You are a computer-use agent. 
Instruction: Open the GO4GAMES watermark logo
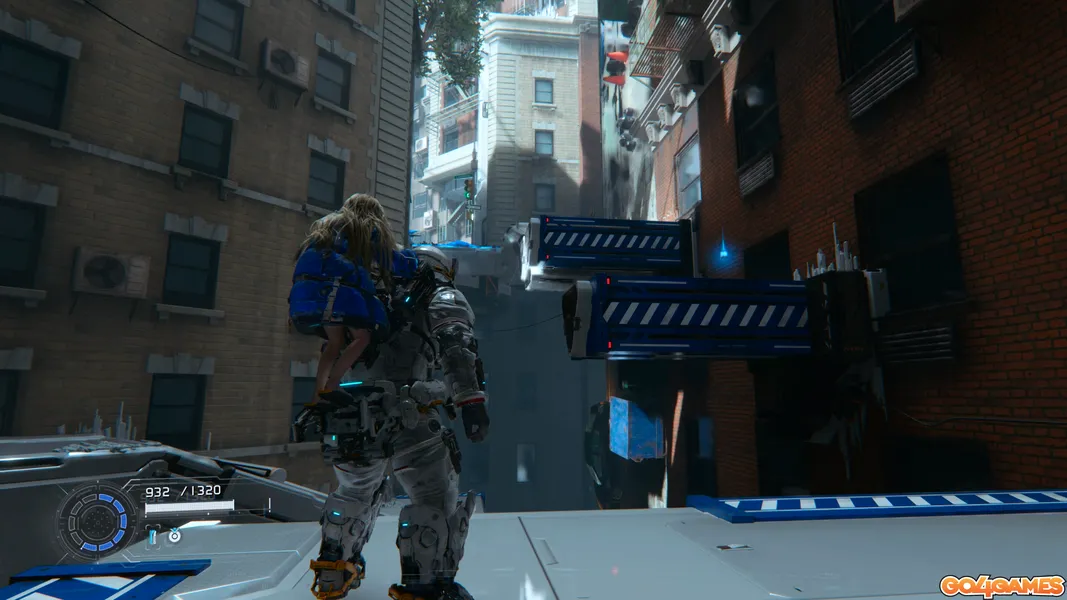tap(1000, 584)
